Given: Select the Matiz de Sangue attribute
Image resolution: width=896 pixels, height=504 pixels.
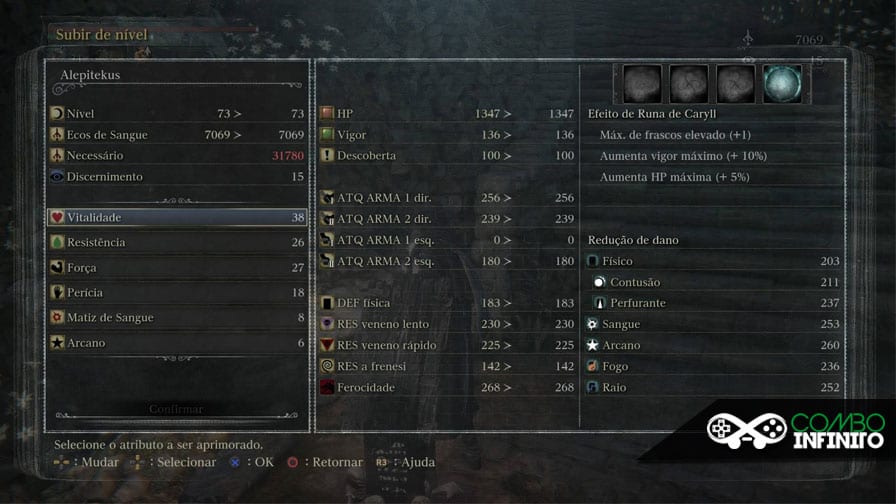Looking at the screenshot, I should pyautogui.click(x=177, y=317).
